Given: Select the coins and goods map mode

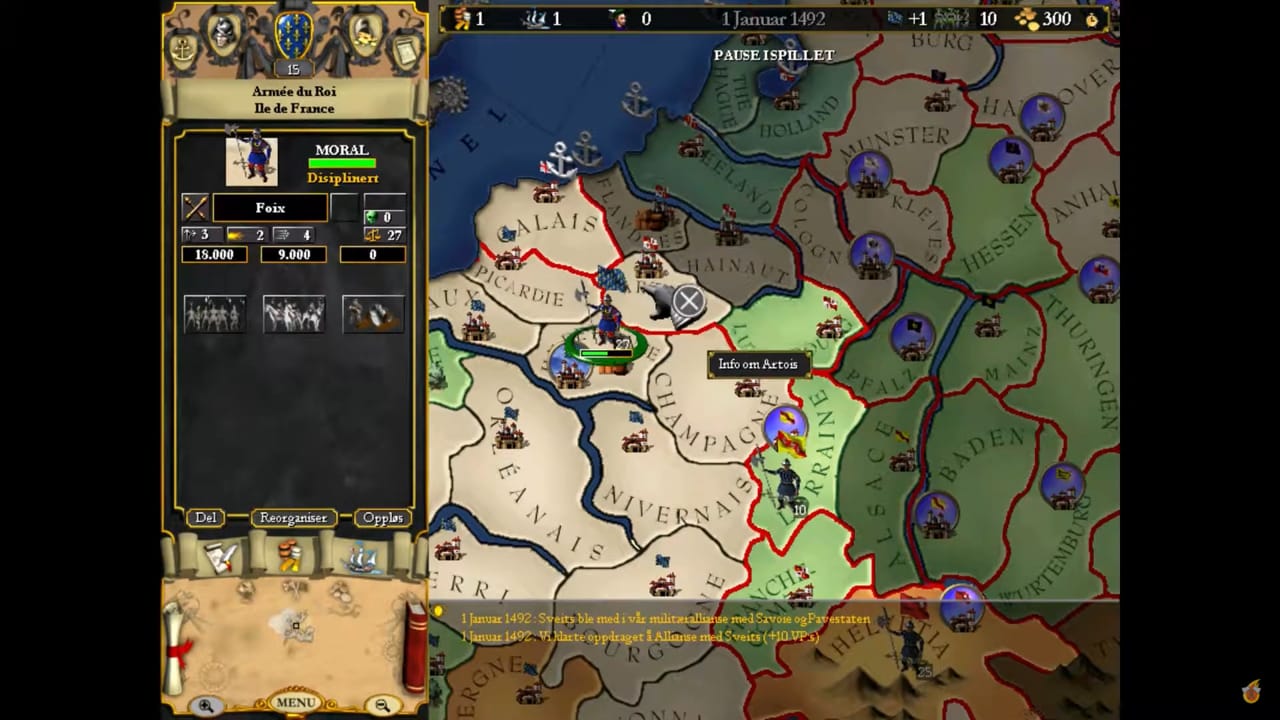Looking at the screenshot, I should click(291, 556).
